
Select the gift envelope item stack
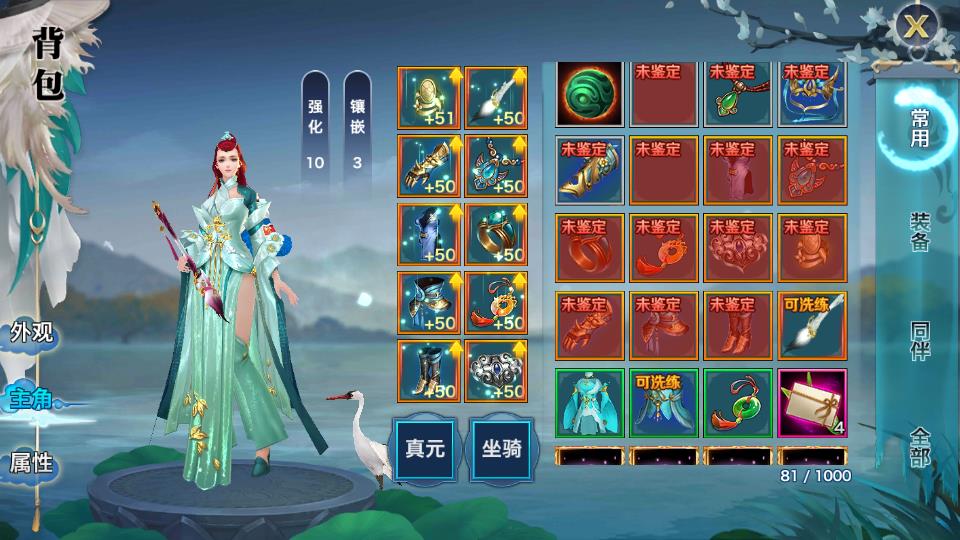pos(812,403)
